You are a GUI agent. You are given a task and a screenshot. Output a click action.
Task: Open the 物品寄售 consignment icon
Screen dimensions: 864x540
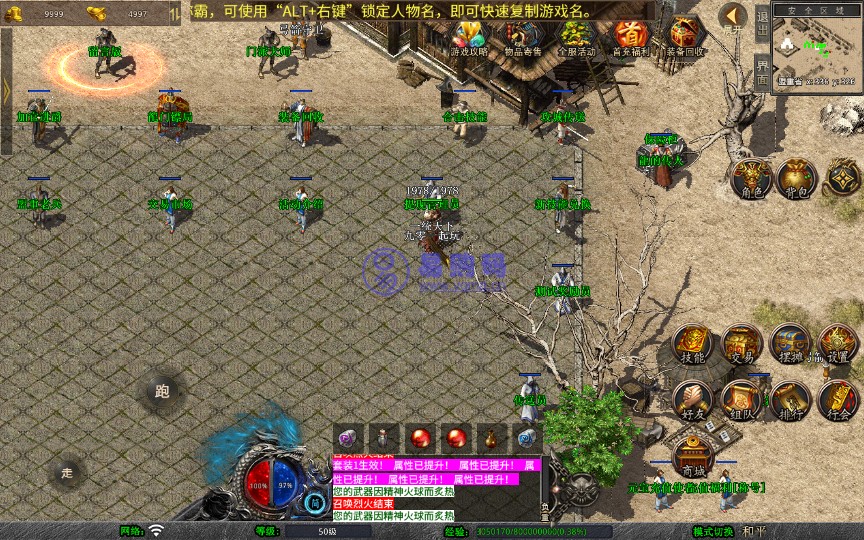[x=522, y=38]
